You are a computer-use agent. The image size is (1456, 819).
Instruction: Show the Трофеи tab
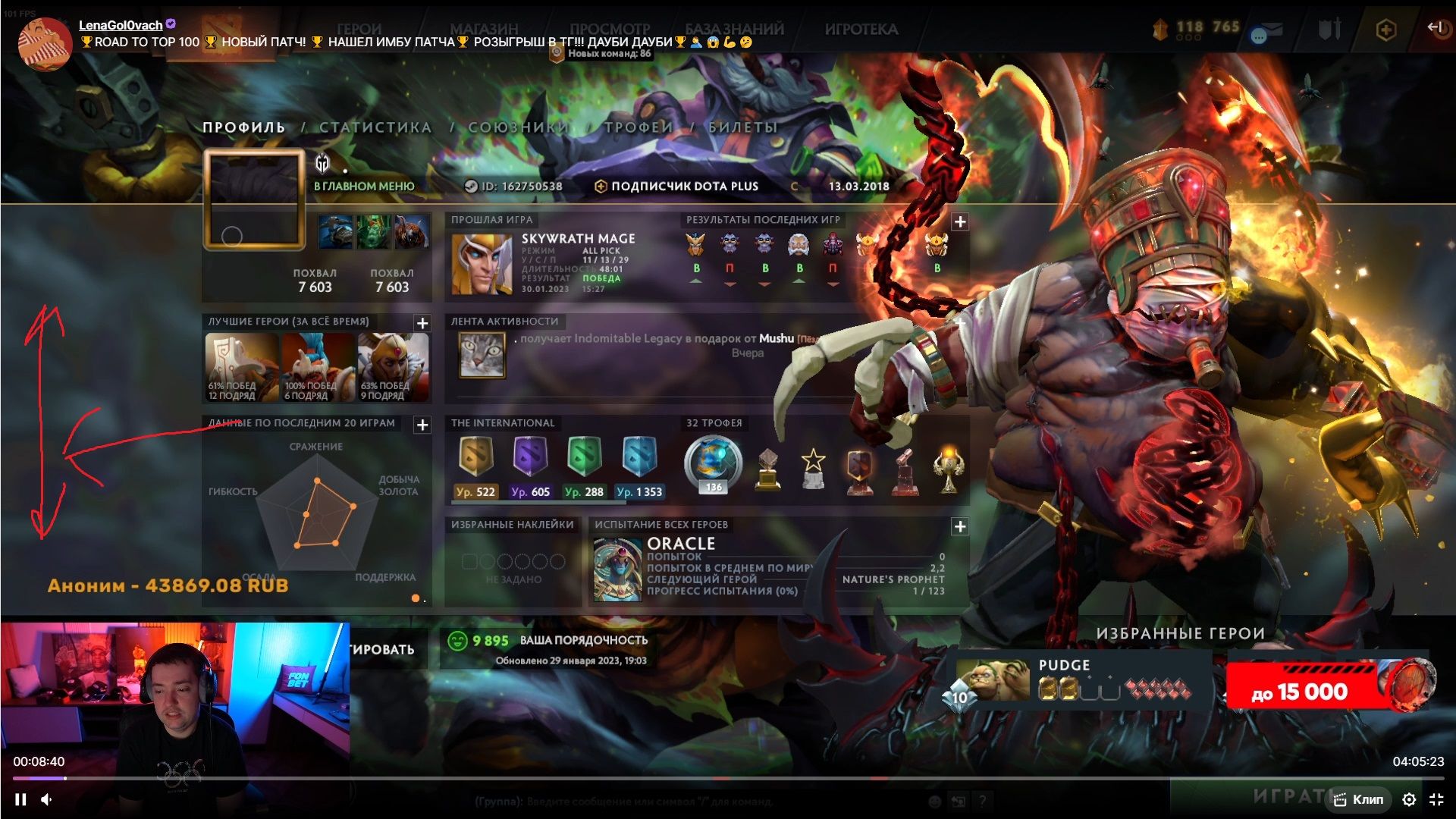(x=639, y=127)
